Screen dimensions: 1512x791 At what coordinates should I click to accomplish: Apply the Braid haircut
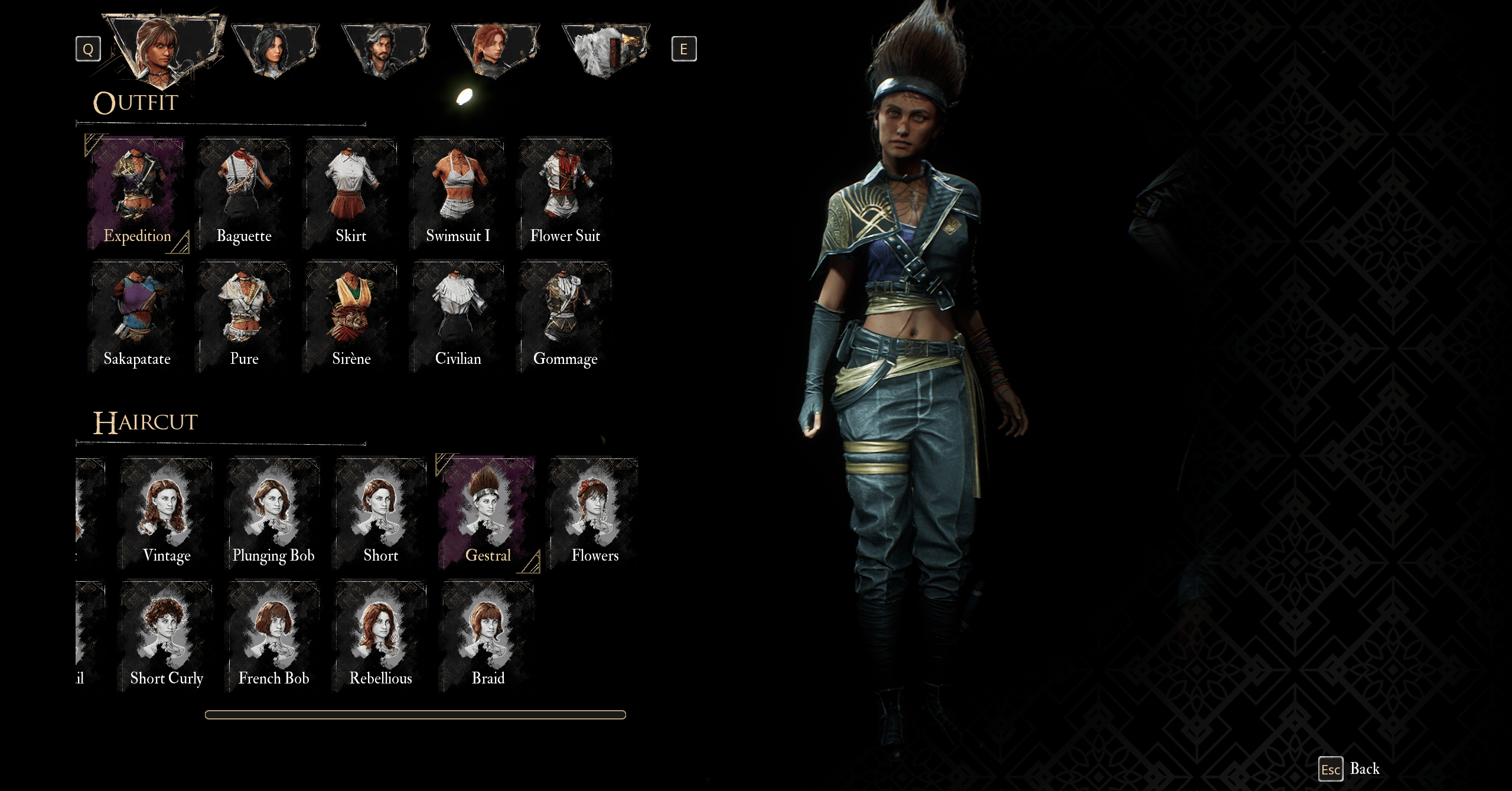point(488,636)
